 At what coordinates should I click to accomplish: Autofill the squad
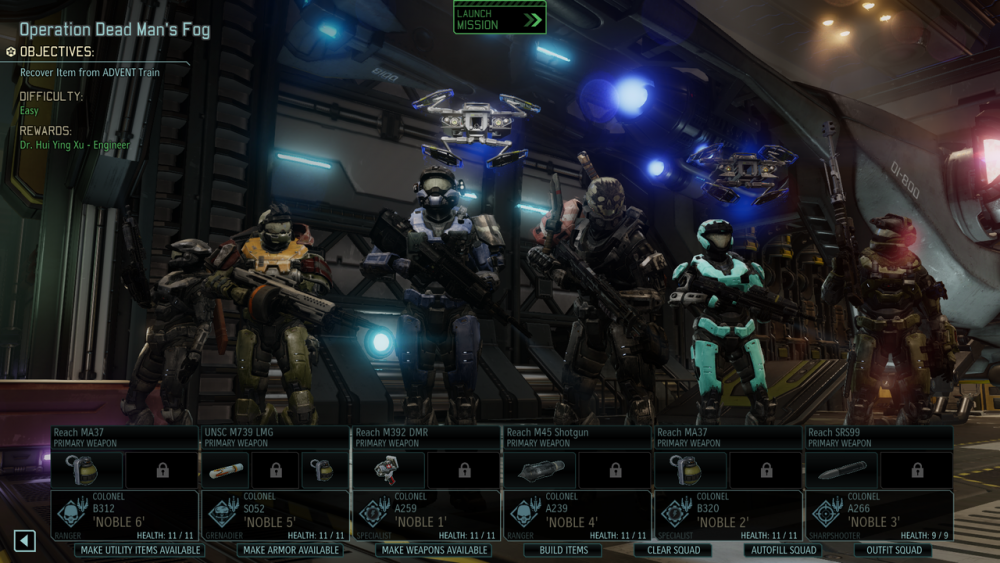click(x=782, y=550)
